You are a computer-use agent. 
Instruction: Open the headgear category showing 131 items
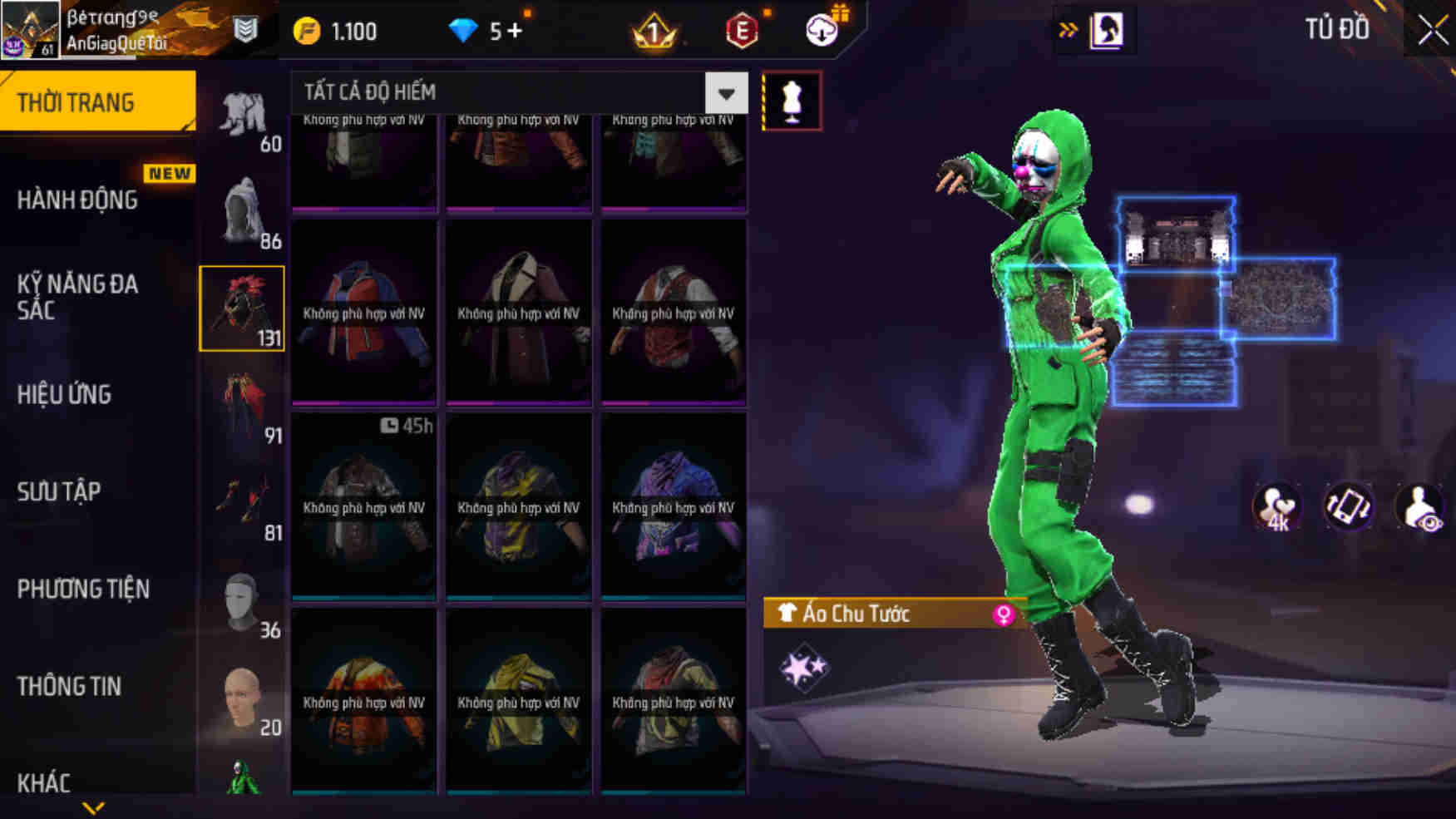point(241,308)
